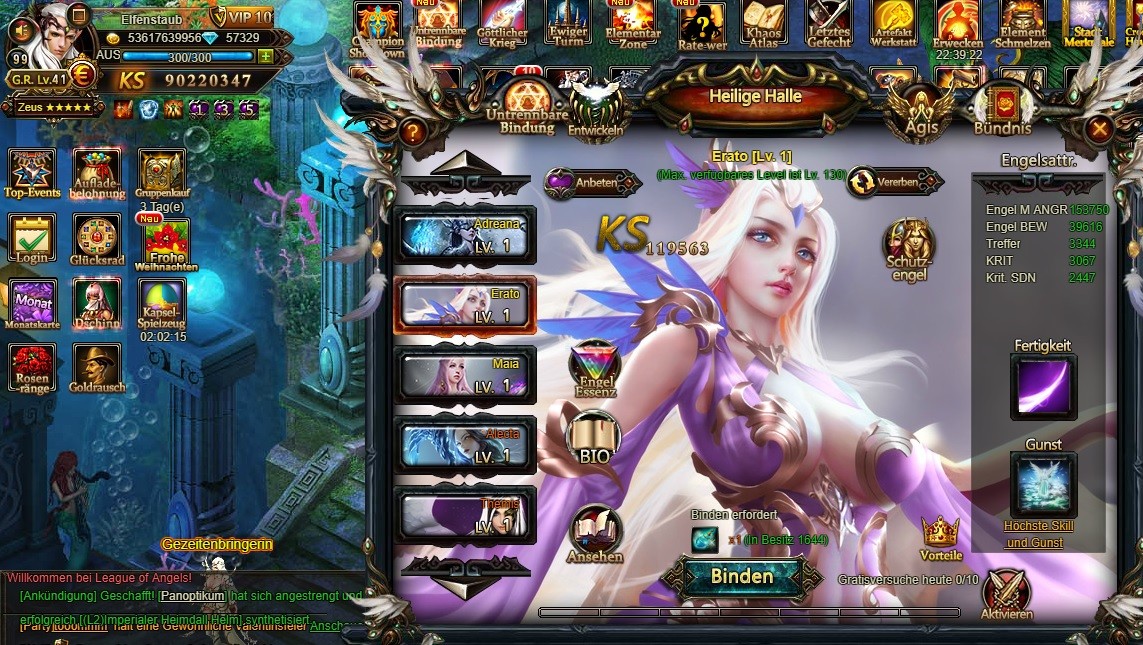The height and width of the screenshot is (645, 1143).
Task: Open the question mark help button
Action: [x=411, y=131]
